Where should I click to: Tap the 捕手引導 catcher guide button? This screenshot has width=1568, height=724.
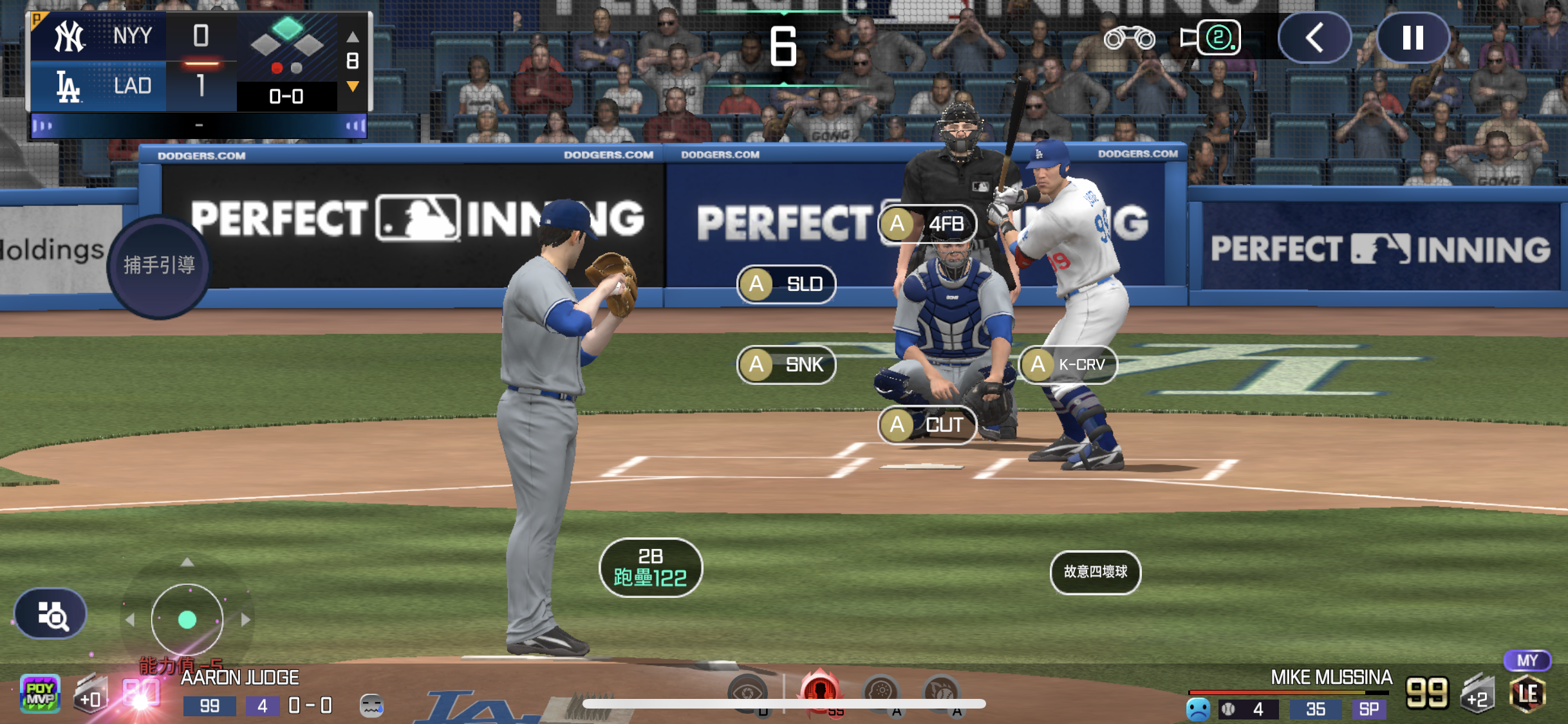[x=159, y=265]
